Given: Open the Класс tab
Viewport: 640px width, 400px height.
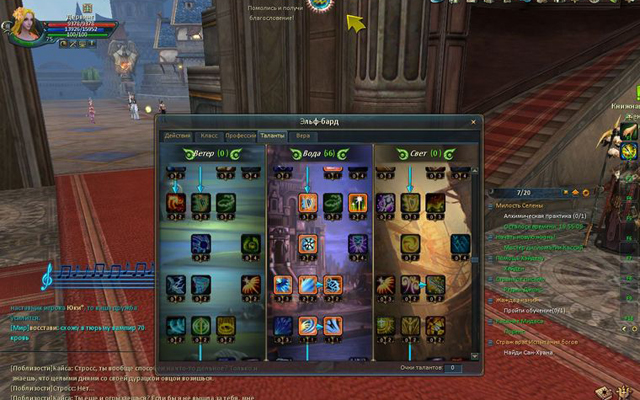Looking at the screenshot, I should (x=209, y=135).
